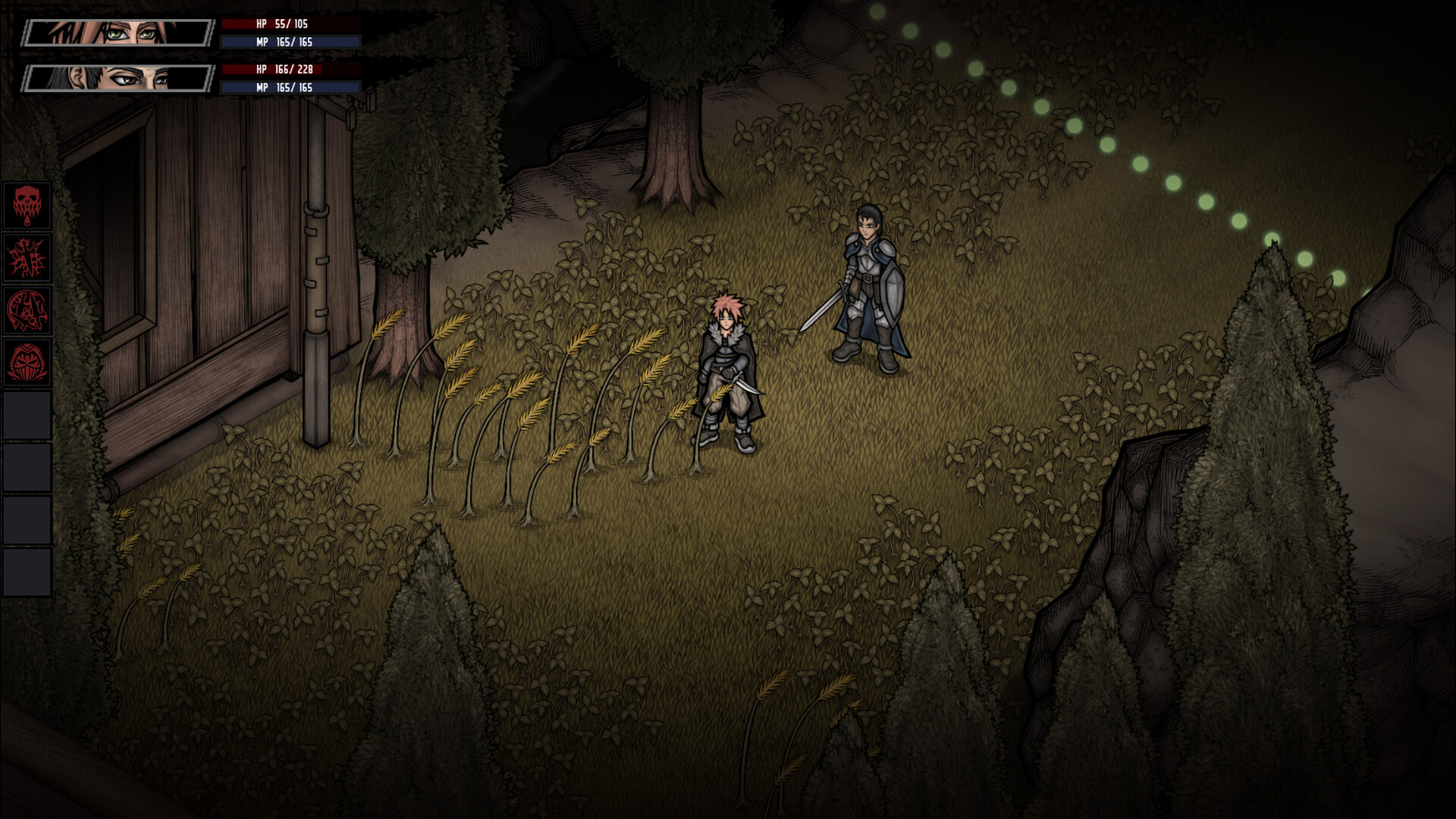Select the green-eyed character's portrait
Image resolution: width=1456 pixels, height=819 pixels.
[114, 32]
